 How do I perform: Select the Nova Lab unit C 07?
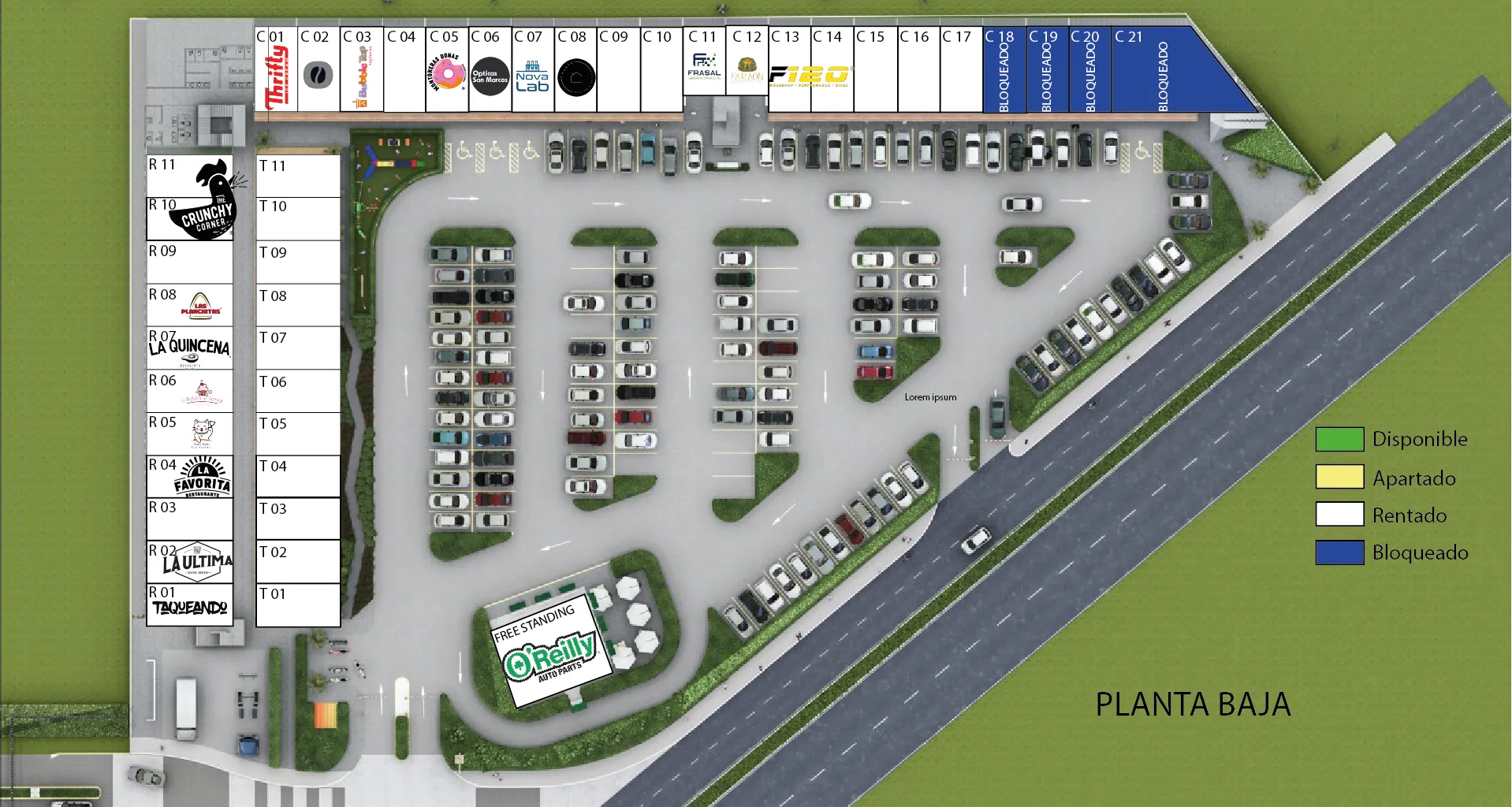[x=532, y=73]
